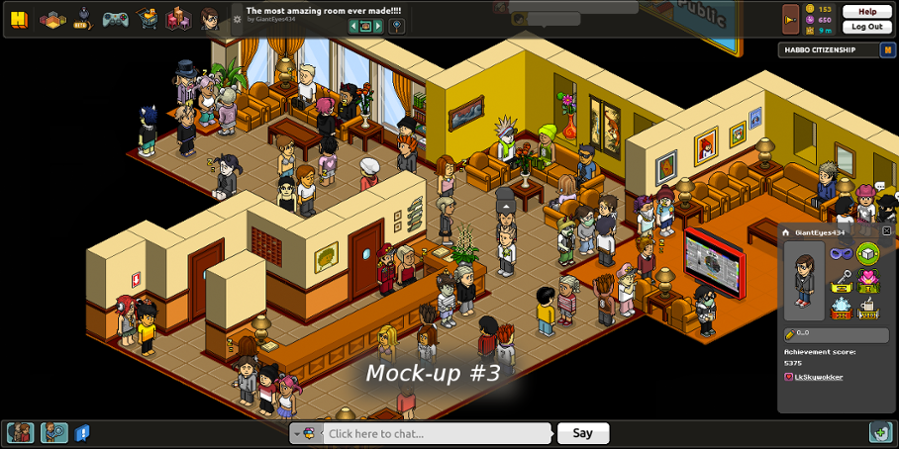Open the rooms navigator icon
This screenshot has width=899, height=449.
pyautogui.click(x=52, y=19)
